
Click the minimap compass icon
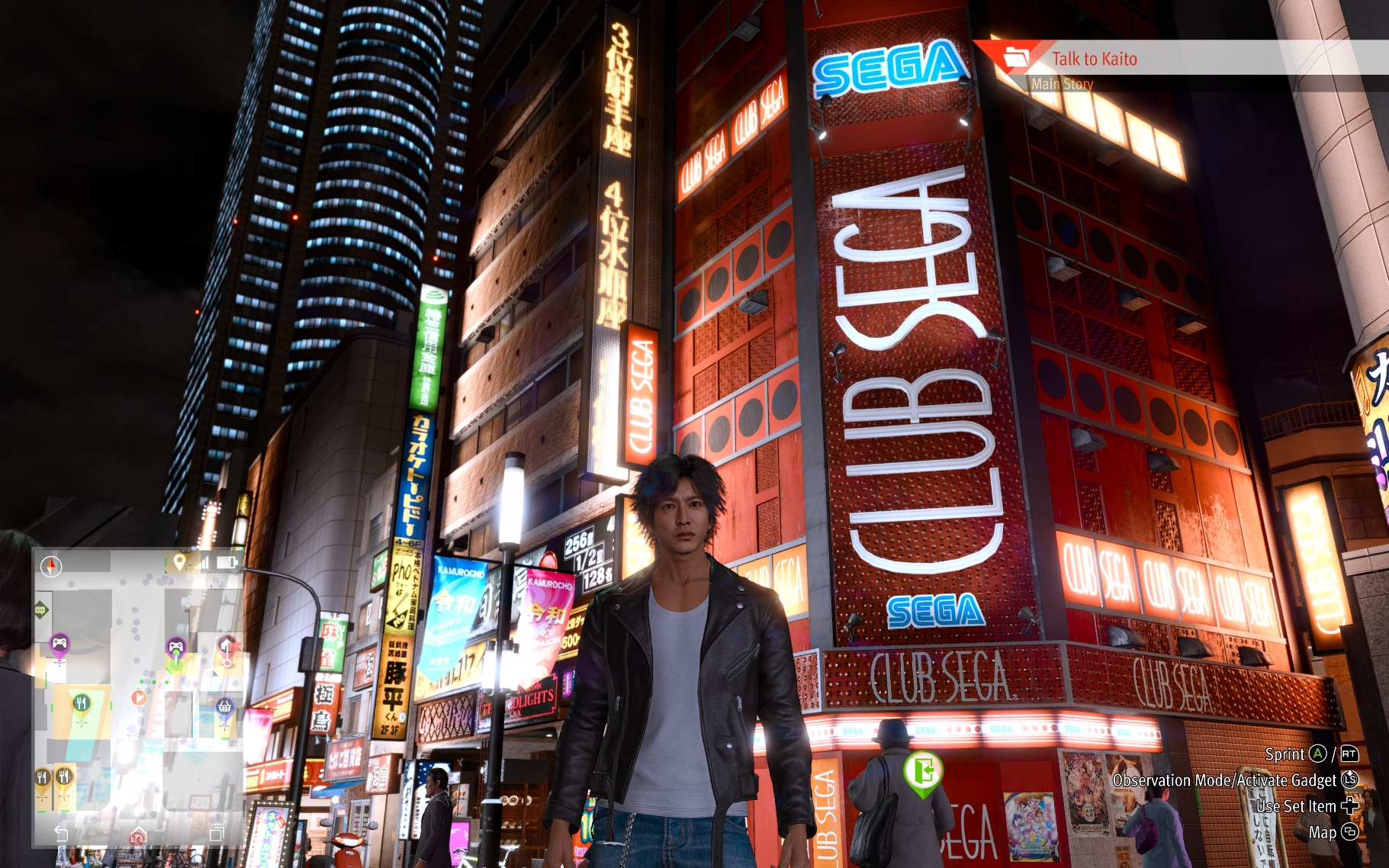(x=51, y=567)
